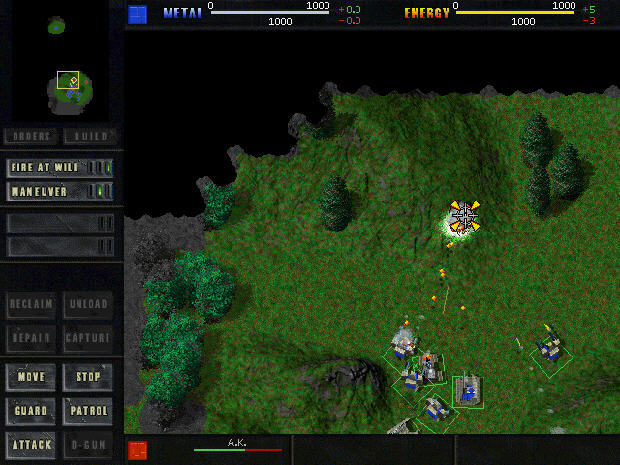Open the Build tab

(88, 136)
